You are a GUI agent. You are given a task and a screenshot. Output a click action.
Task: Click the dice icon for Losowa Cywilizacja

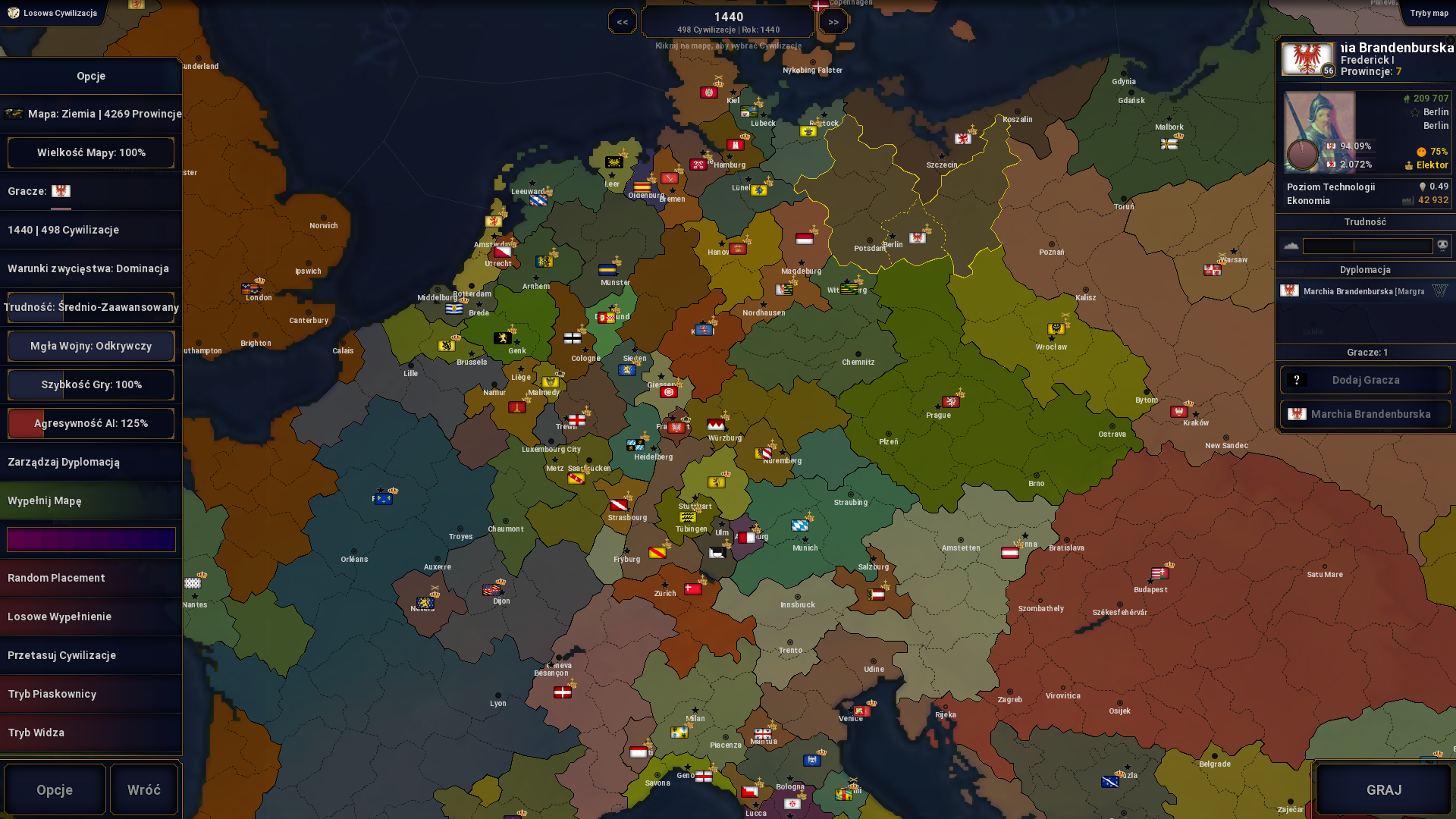tap(13, 13)
